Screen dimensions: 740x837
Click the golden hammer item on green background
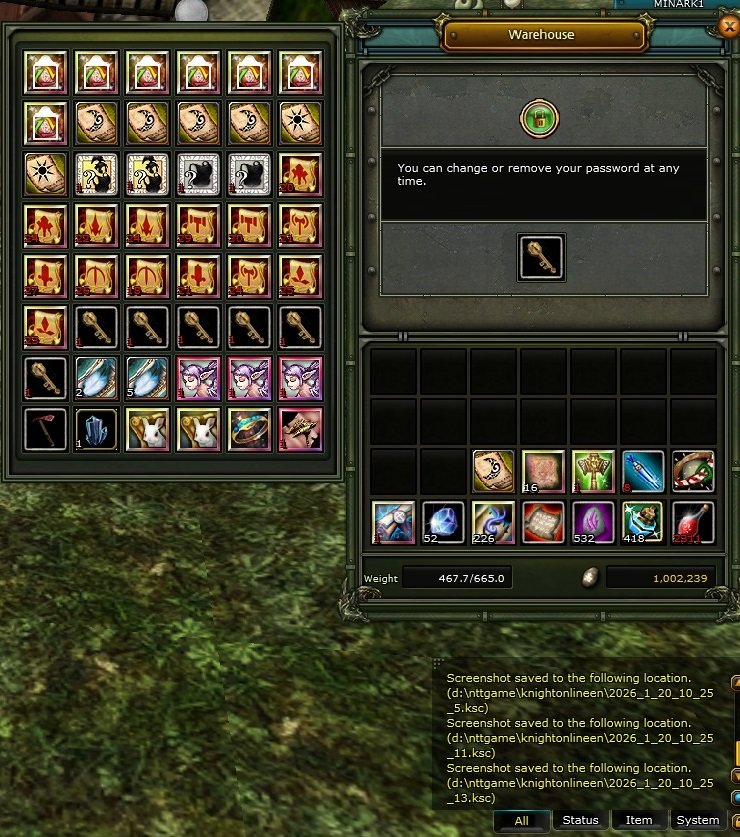594,472
